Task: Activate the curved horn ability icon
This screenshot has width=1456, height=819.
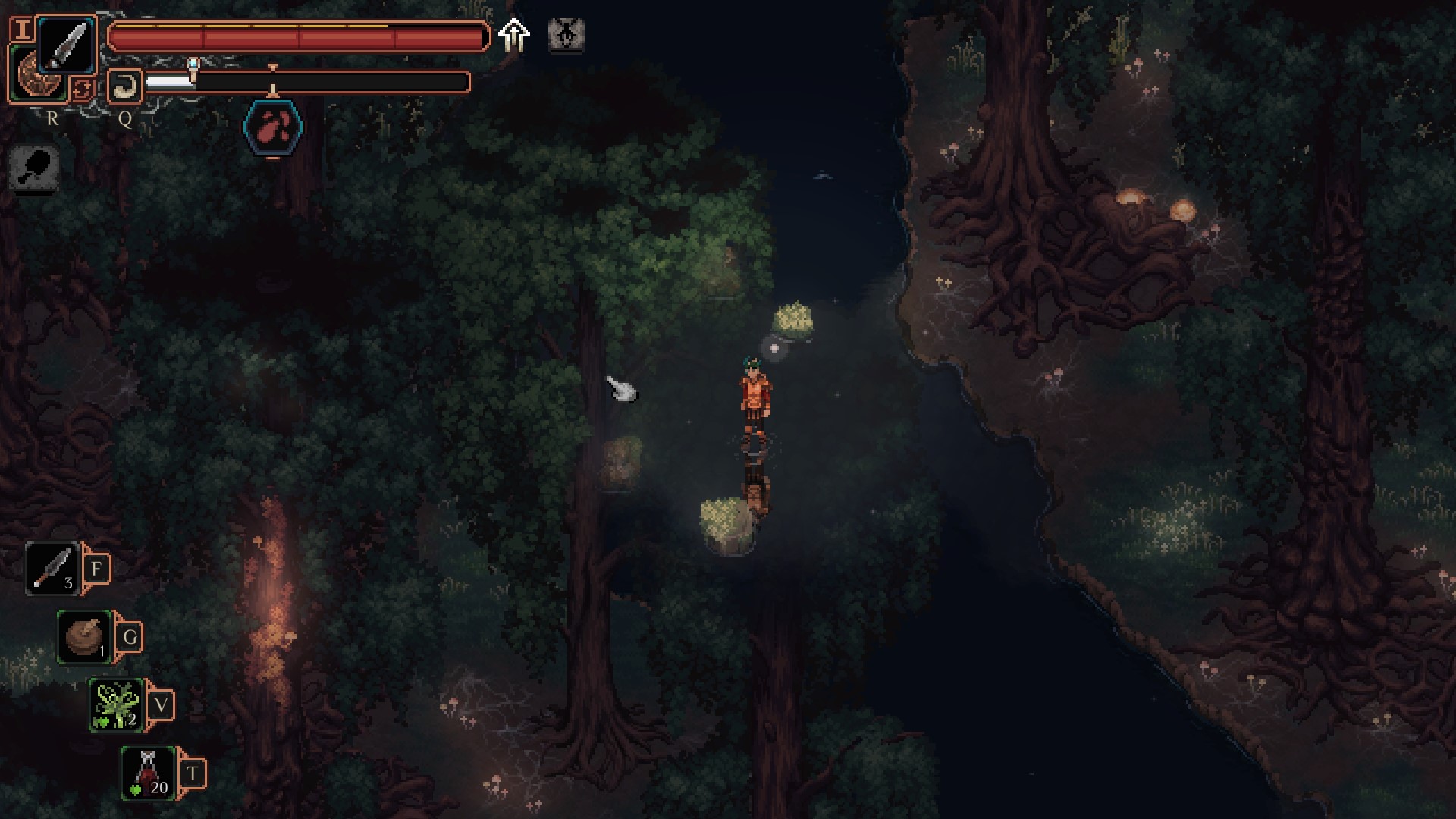Action: click(x=124, y=86)
